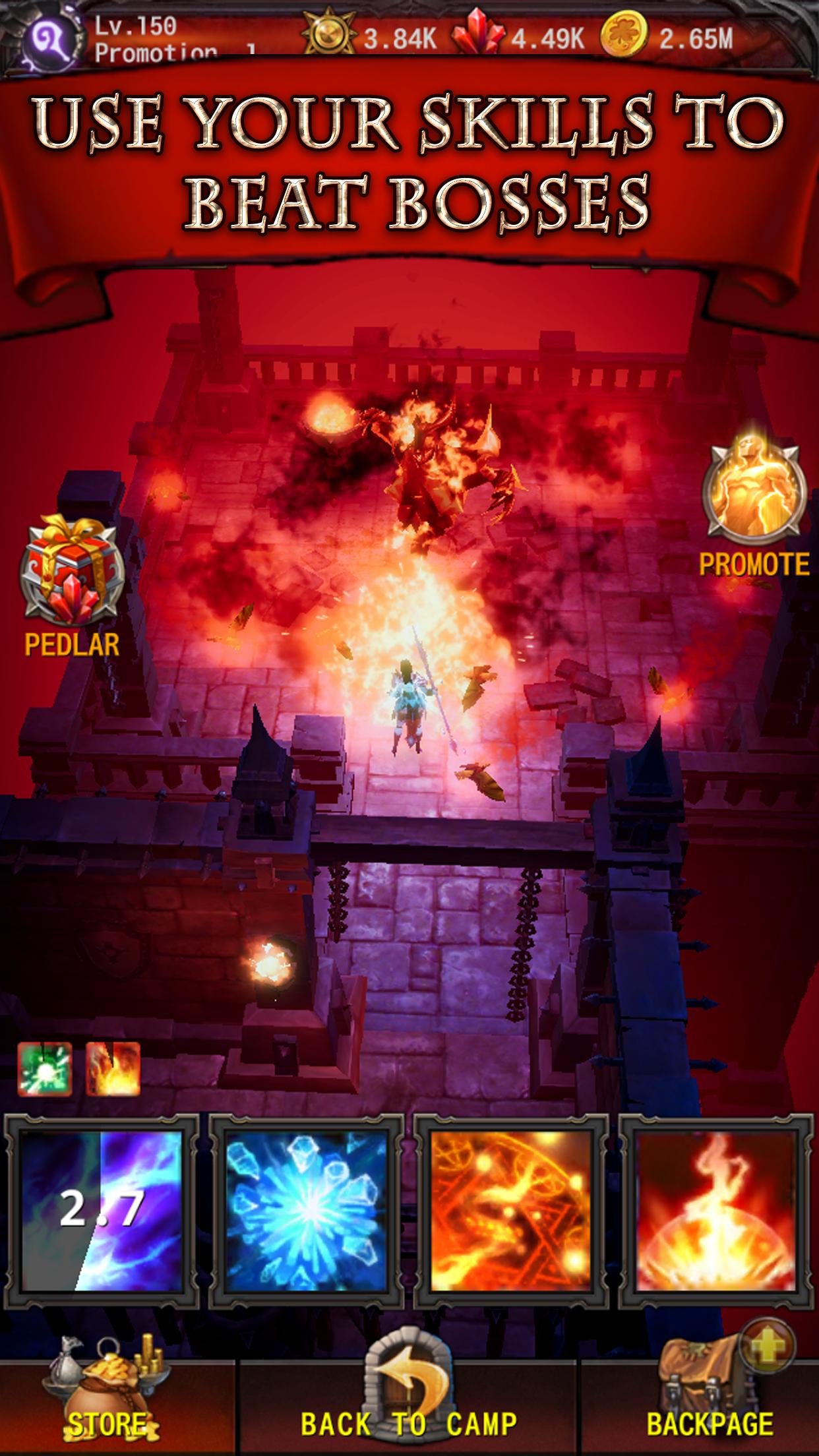Screen dimensions: 819x1456
Task: Select the green spark buff icon
Action: click(45, 1069)
